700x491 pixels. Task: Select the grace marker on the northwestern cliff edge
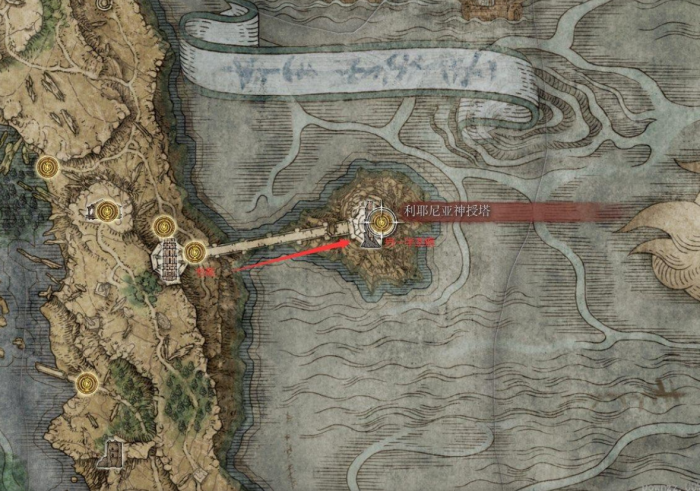(45, 167)
